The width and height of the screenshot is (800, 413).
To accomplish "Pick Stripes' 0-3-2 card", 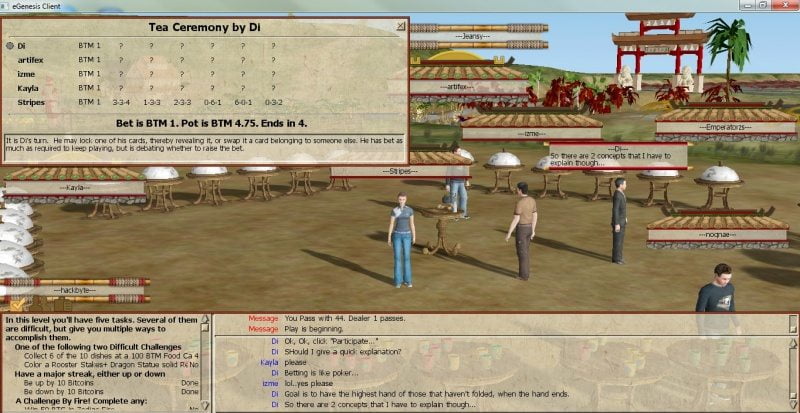I will (x=273, y=102).
